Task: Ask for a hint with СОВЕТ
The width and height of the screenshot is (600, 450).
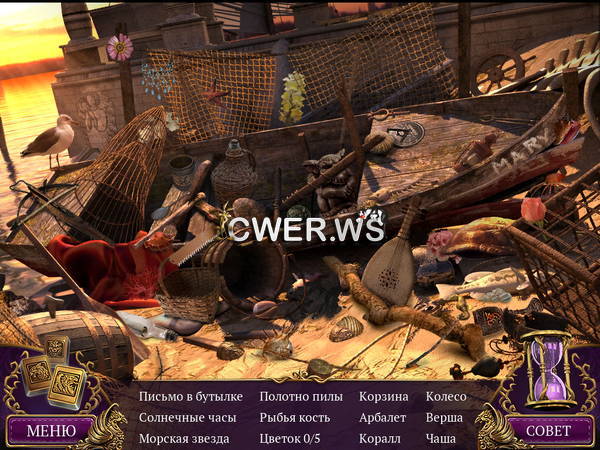Action: tap(548, 431)
